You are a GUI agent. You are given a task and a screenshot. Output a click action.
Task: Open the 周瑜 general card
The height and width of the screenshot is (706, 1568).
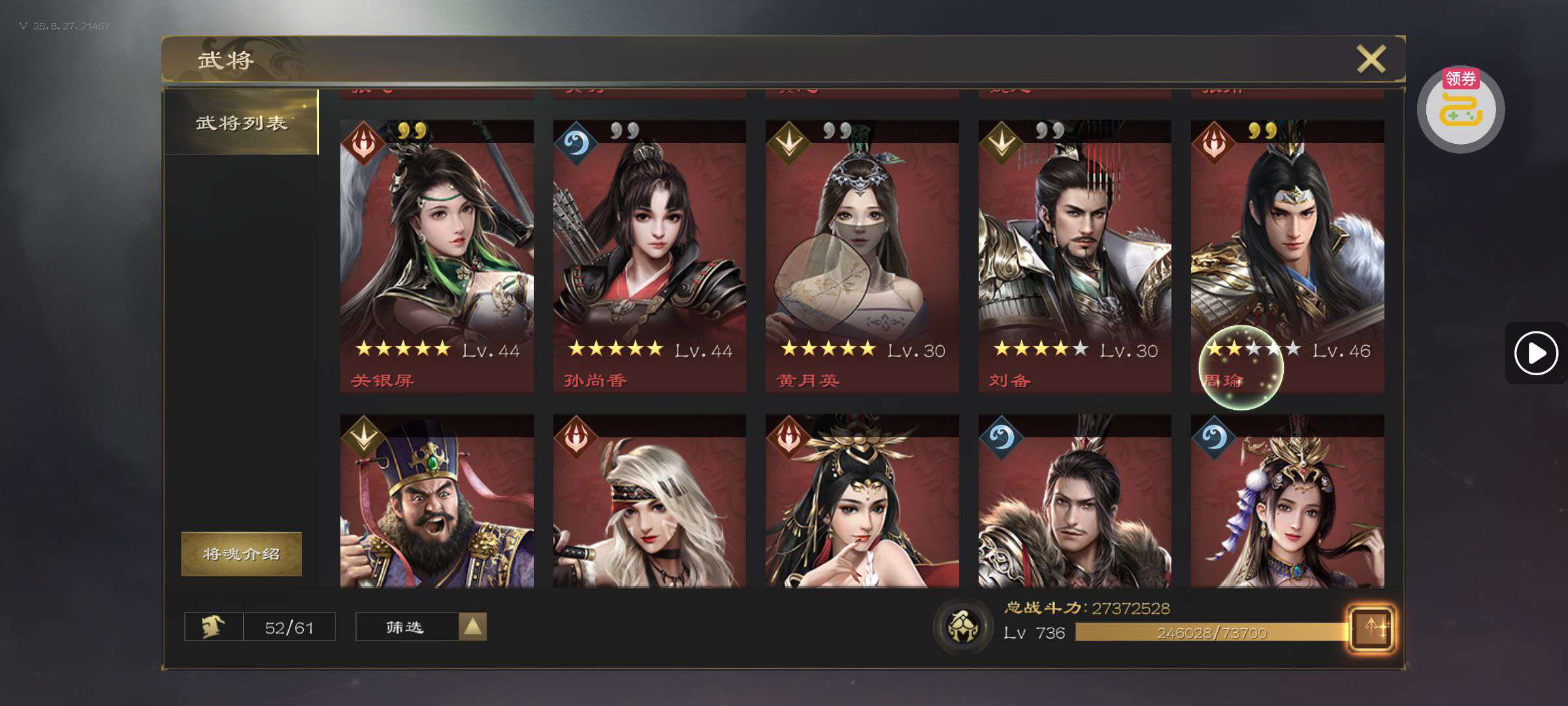1287,256
